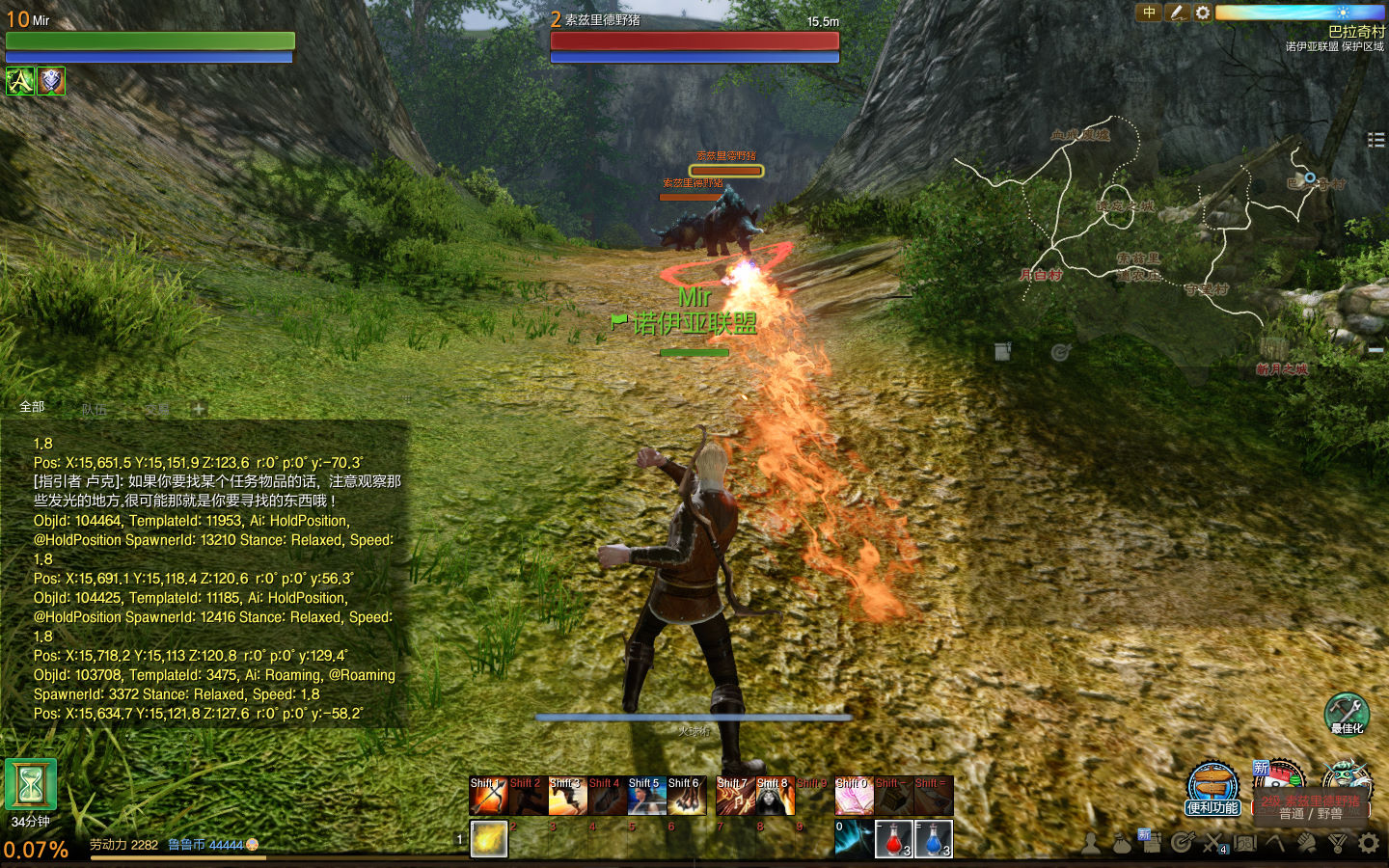Select the 全部 chat tab
This screenshot has width=1389, height=868.
pos(33,407)
